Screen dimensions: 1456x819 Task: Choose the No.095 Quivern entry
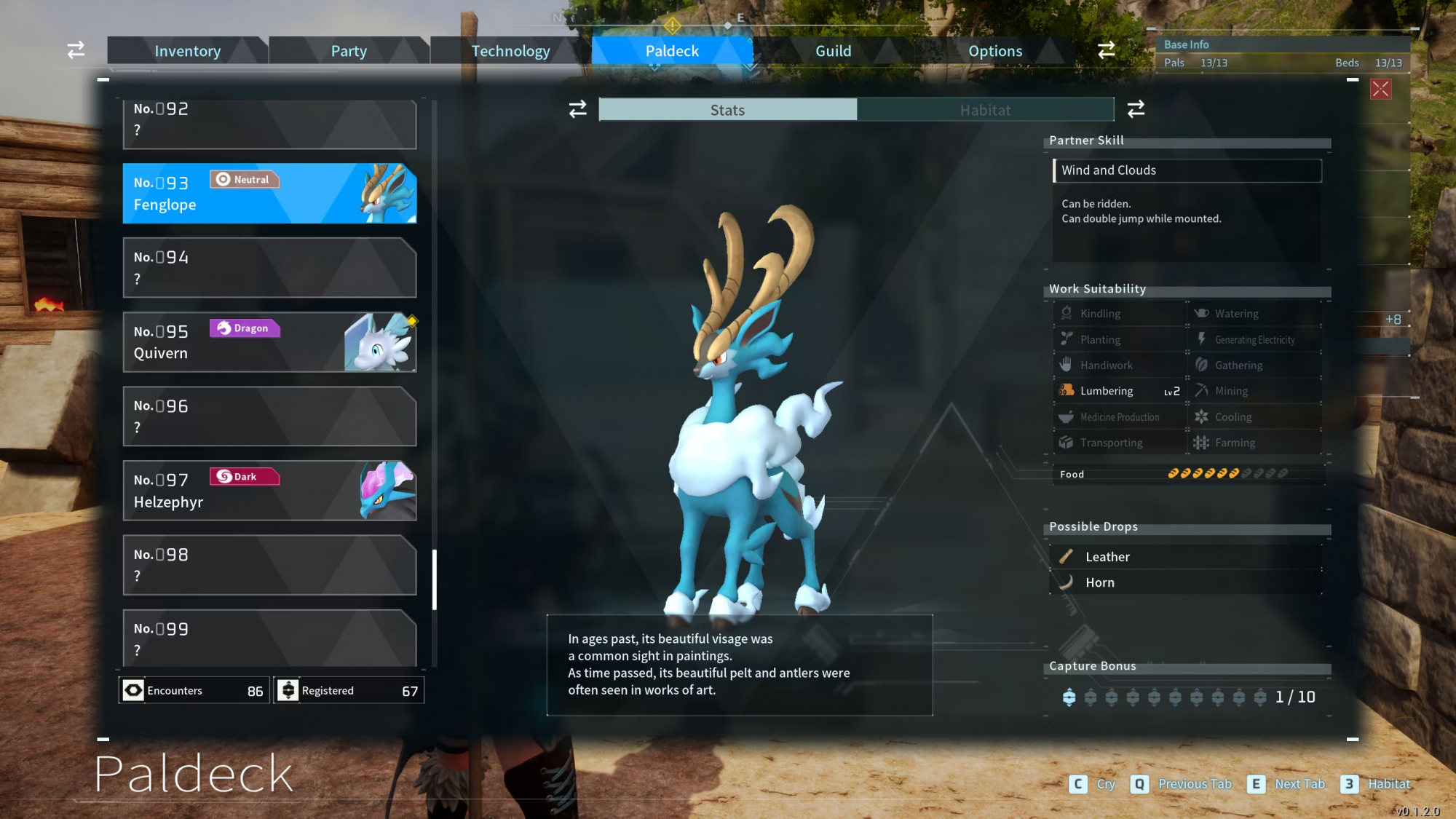[269, 342]
